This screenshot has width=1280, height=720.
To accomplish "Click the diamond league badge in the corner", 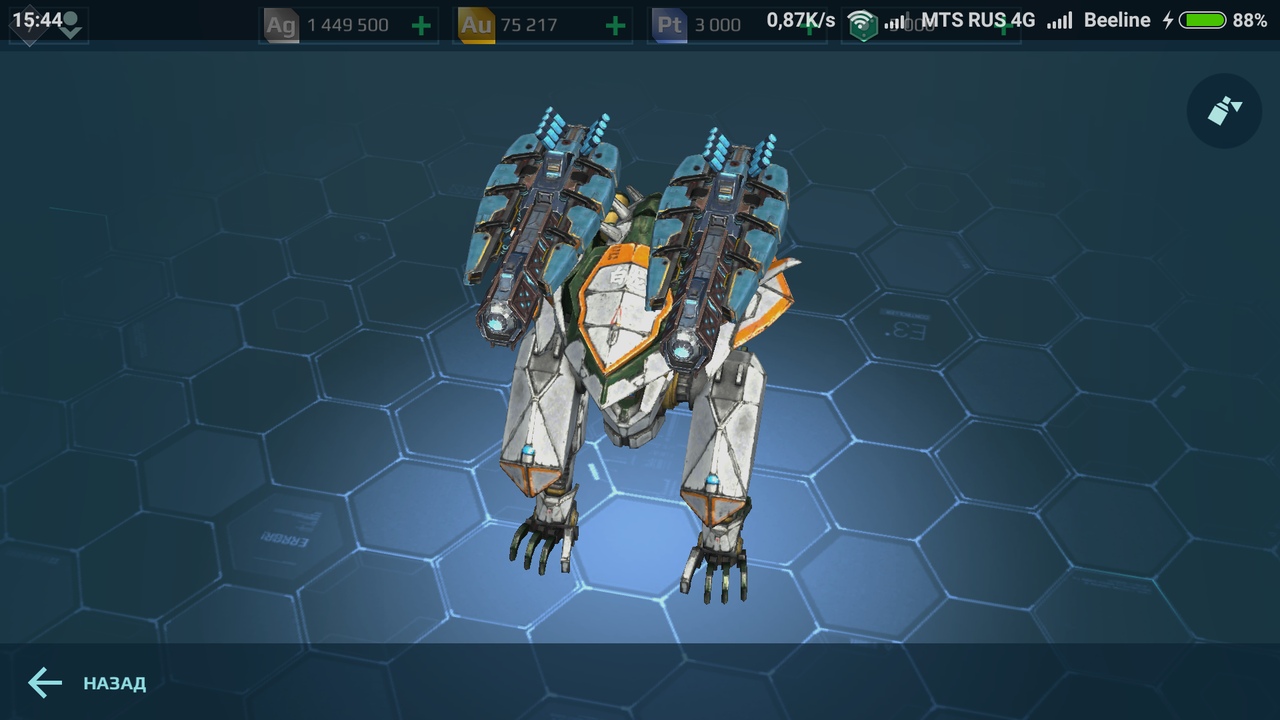I will tap(30, 23).
